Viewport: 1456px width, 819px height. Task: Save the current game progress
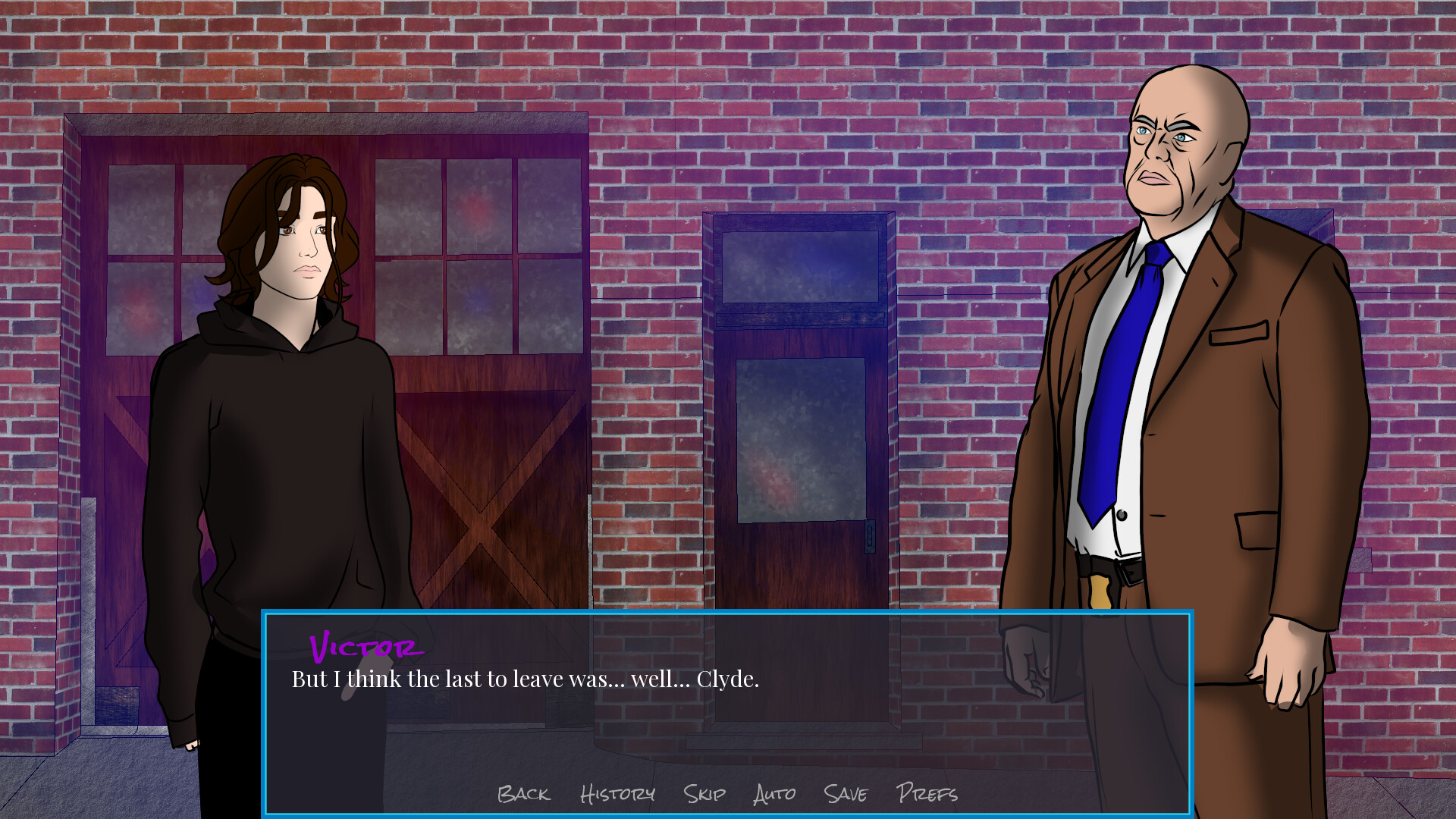point(845,795)
